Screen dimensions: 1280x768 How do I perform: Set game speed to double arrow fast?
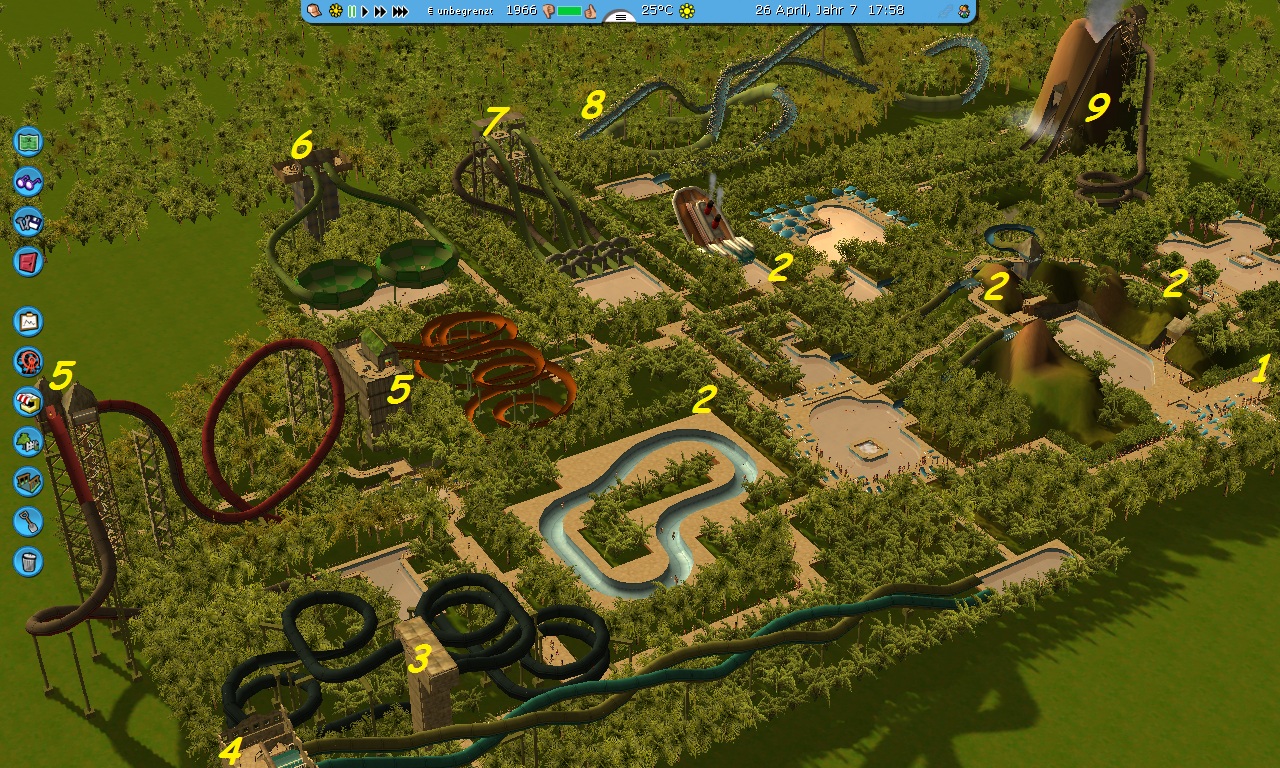[380, 11]
